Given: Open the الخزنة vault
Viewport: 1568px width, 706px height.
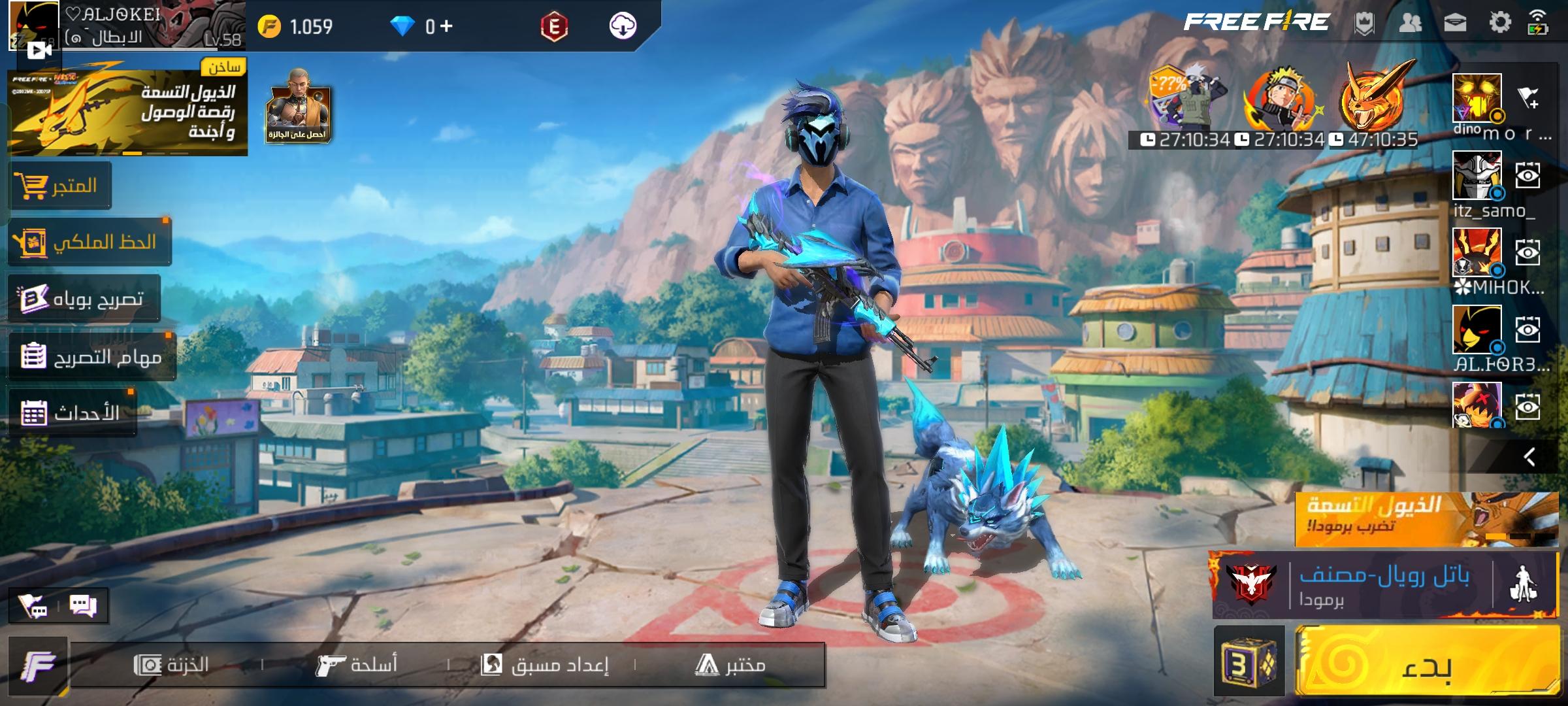Looking at the screenshot, I should pos(171,665).
